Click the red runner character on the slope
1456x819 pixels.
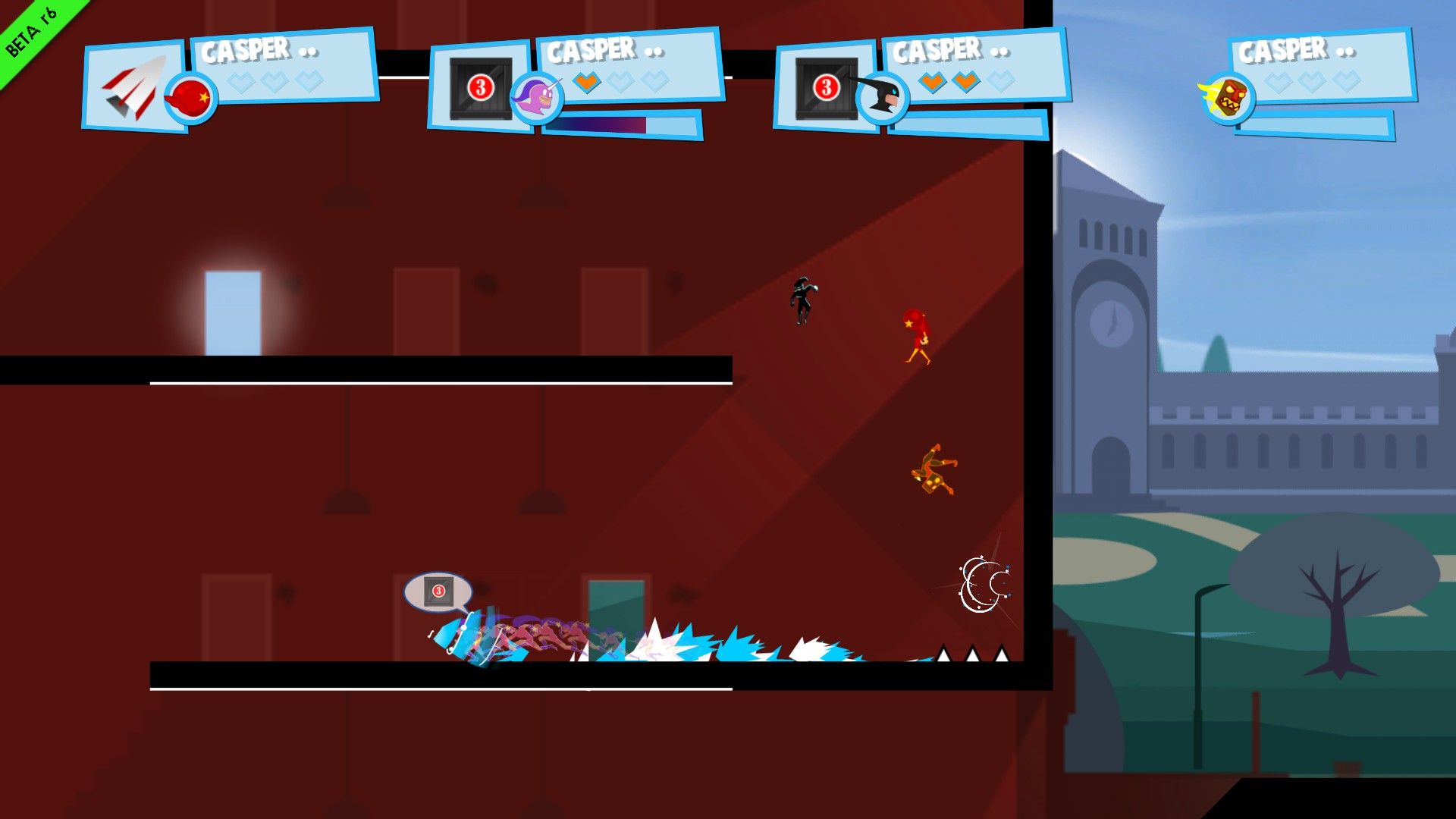918,334
